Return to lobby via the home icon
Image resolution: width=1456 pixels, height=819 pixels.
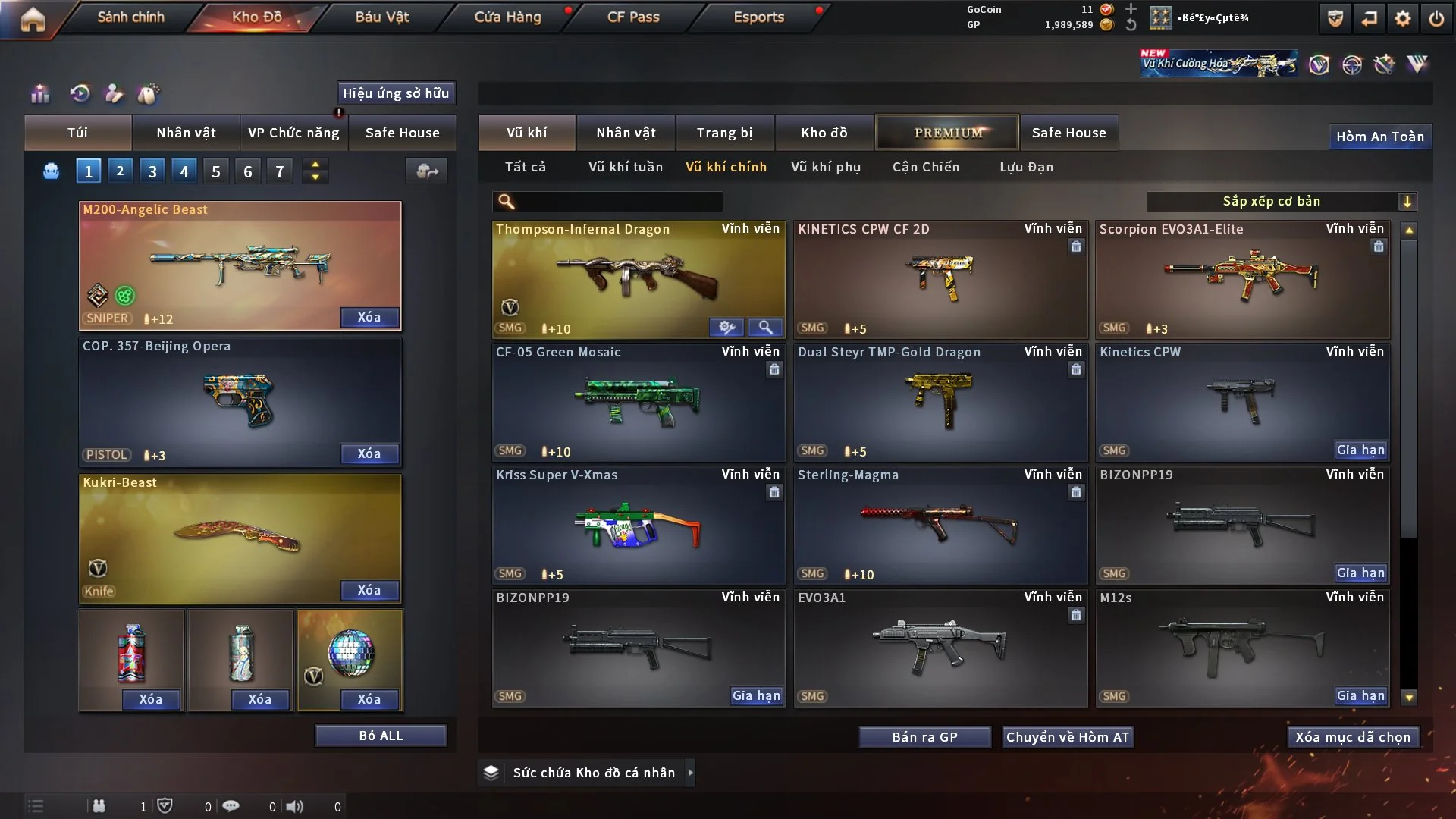pos(33,19)
